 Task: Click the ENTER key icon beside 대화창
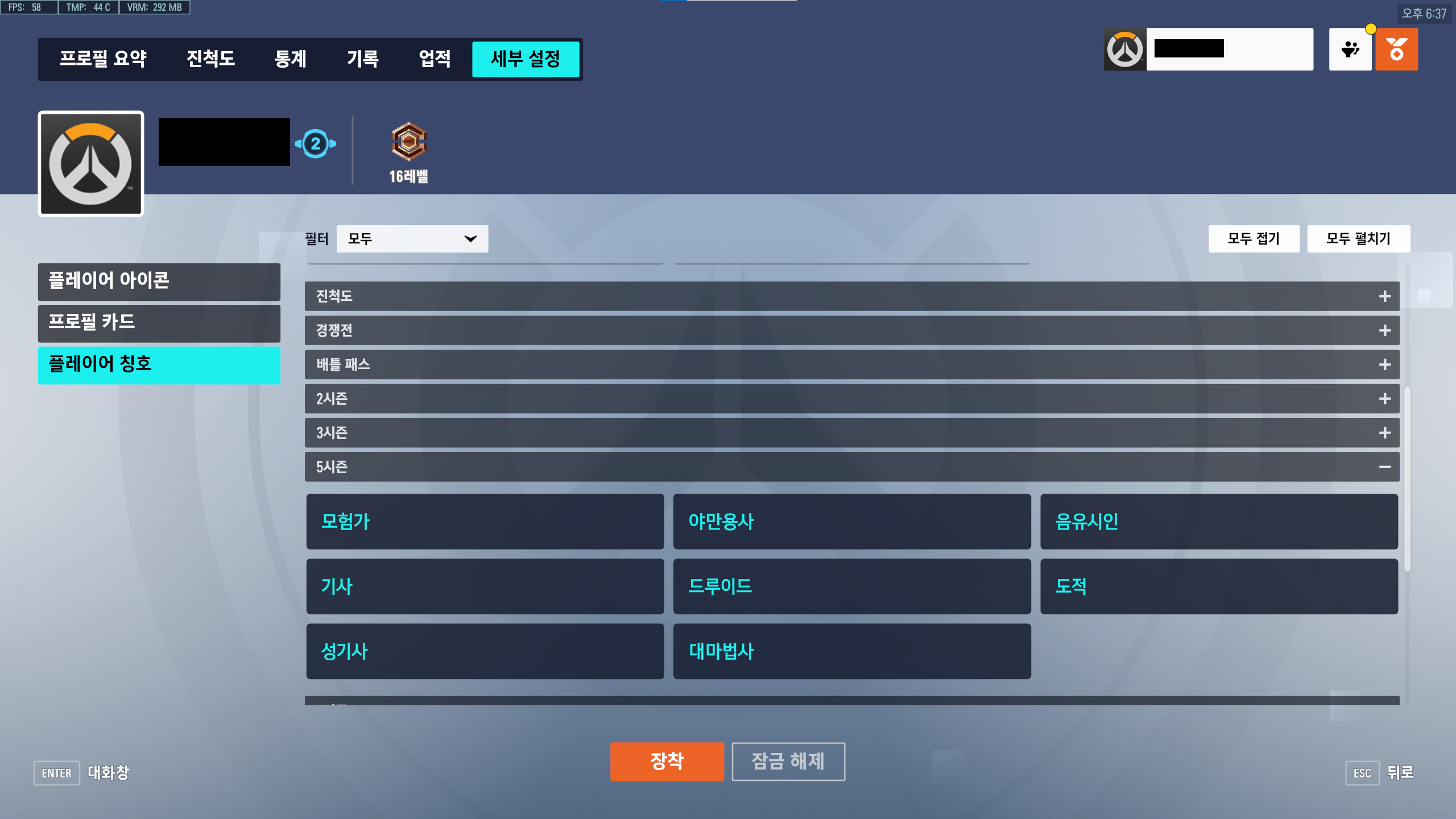56,773
